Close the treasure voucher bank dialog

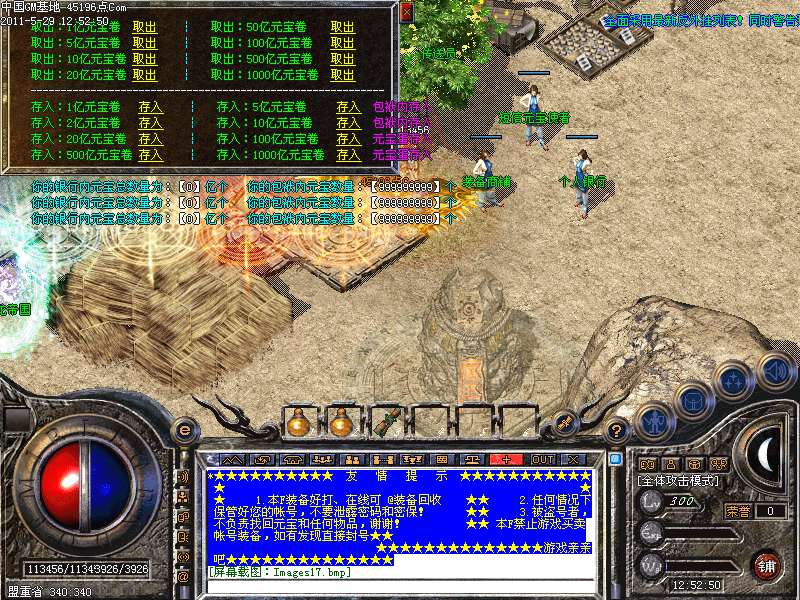pyautogui.click(x=405, y=13)
